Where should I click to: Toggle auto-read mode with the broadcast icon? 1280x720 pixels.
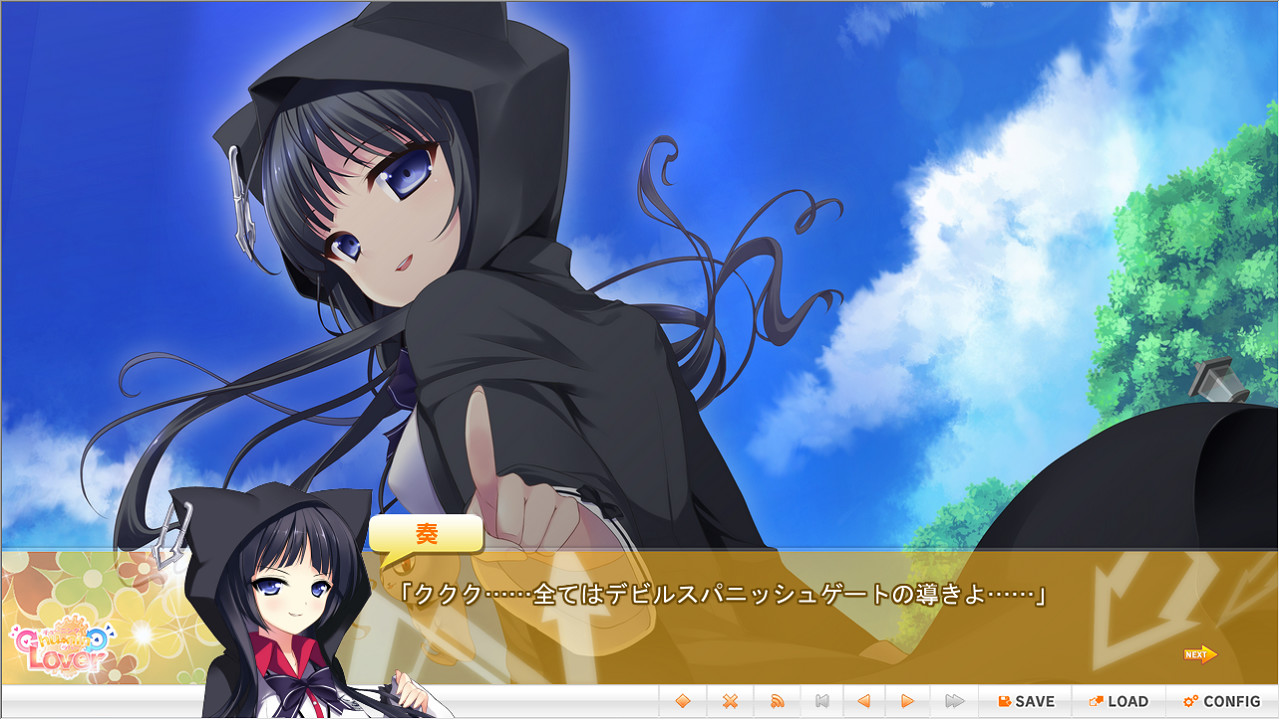(775, 701)
